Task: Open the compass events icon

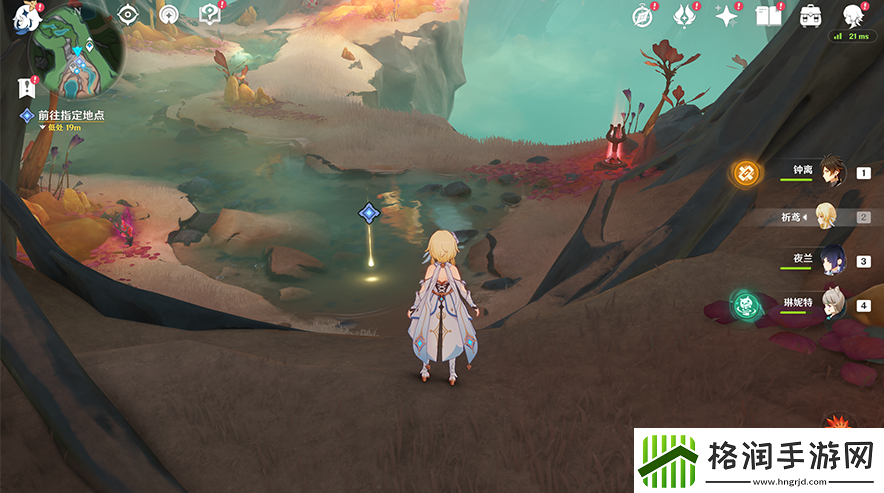Action: tap(643, 15)
